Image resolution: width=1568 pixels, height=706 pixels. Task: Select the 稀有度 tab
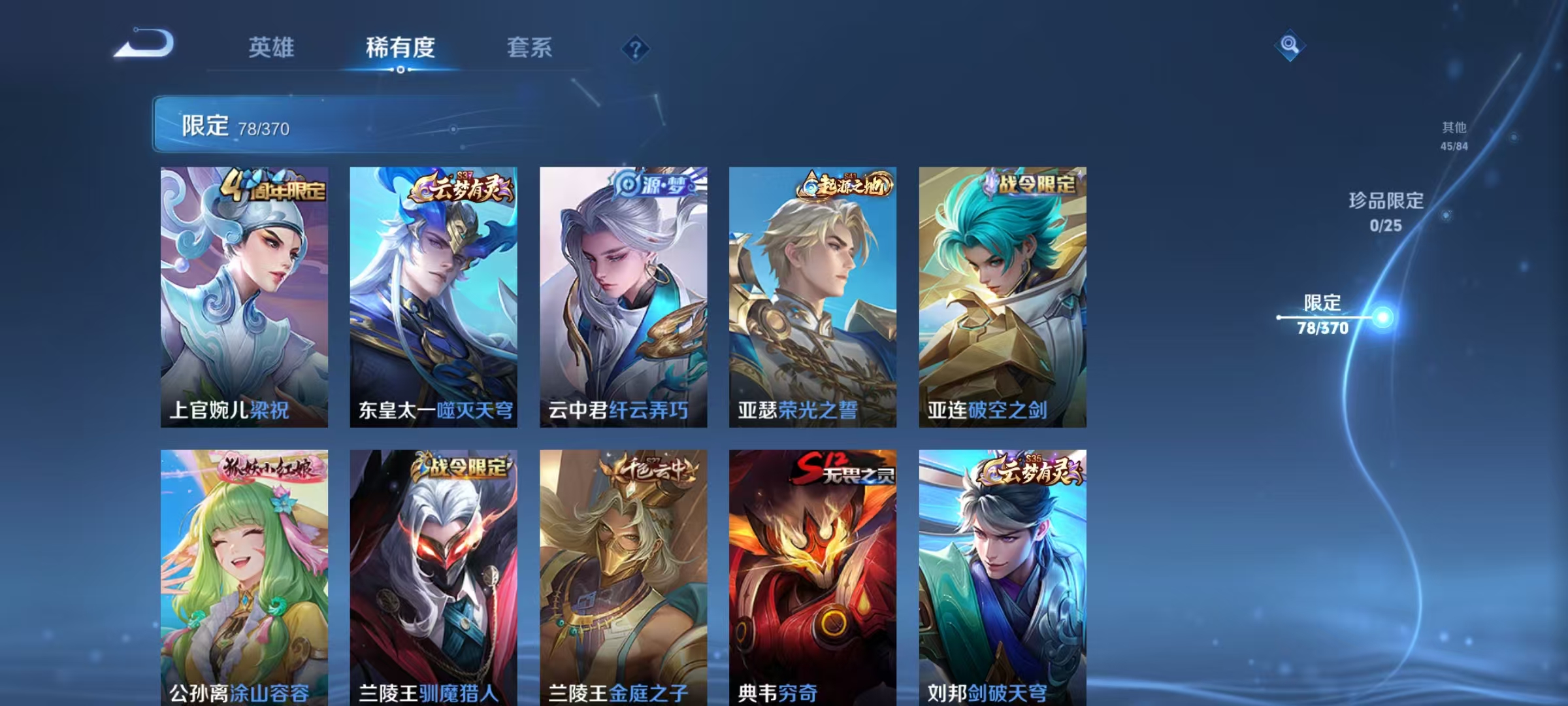click(400, 48)
